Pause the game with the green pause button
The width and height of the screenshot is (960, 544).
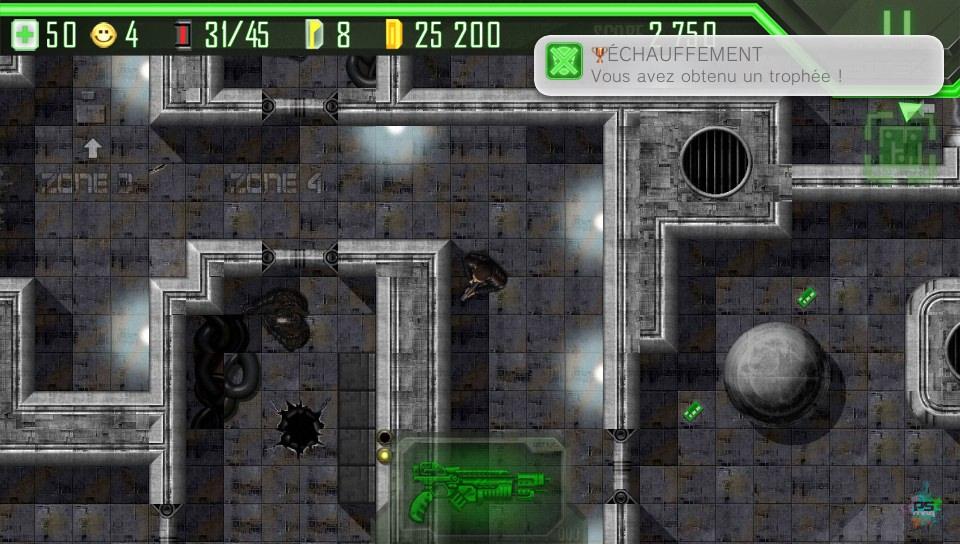point(897,24)
